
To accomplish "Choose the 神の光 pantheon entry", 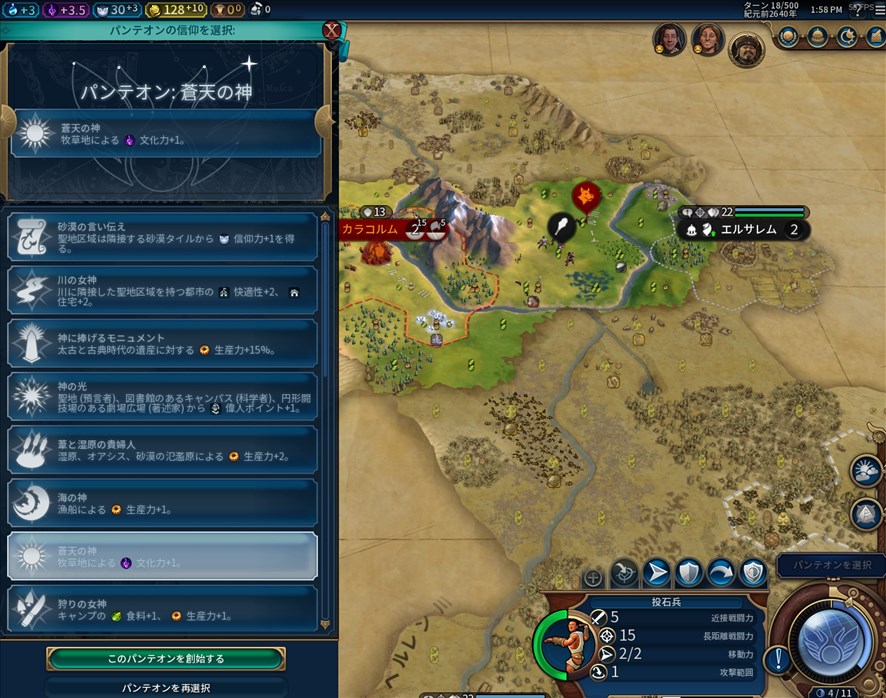I will [163, 397].
